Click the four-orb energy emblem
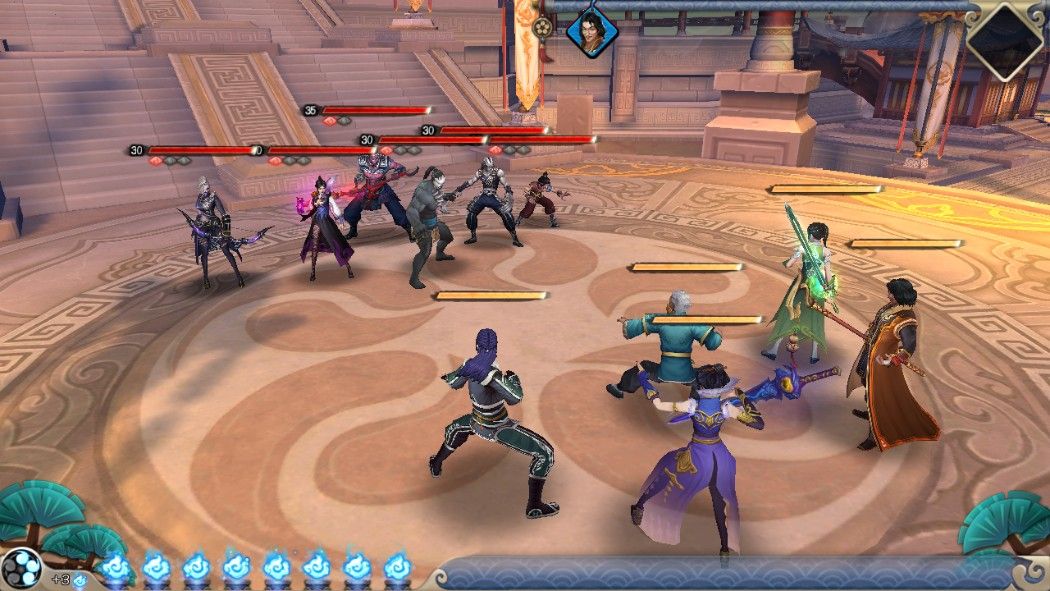Viewport: 1050px width, 591px height. (22, 568)
